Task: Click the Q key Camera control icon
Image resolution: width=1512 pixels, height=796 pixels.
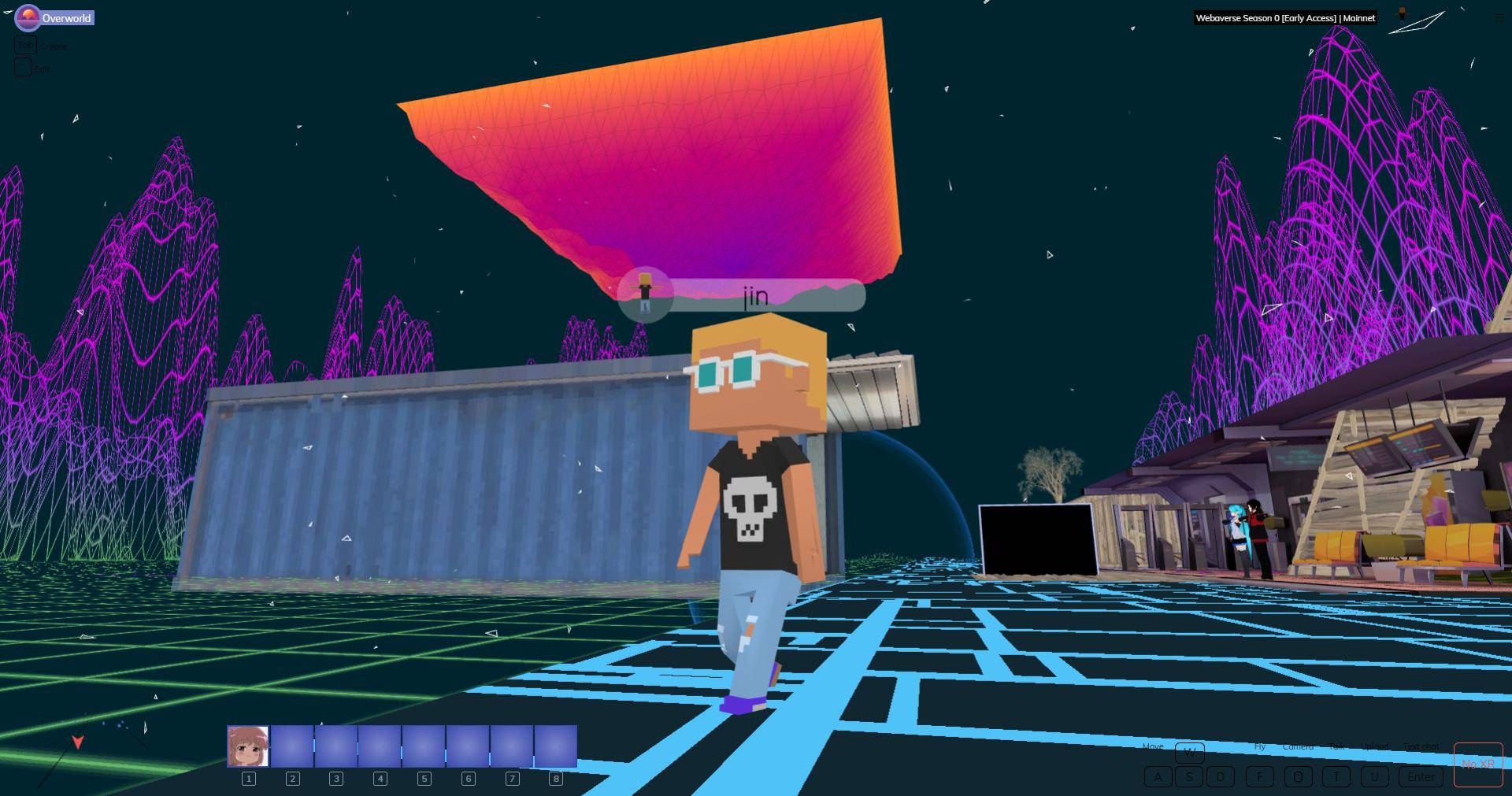Action: 1299,776
